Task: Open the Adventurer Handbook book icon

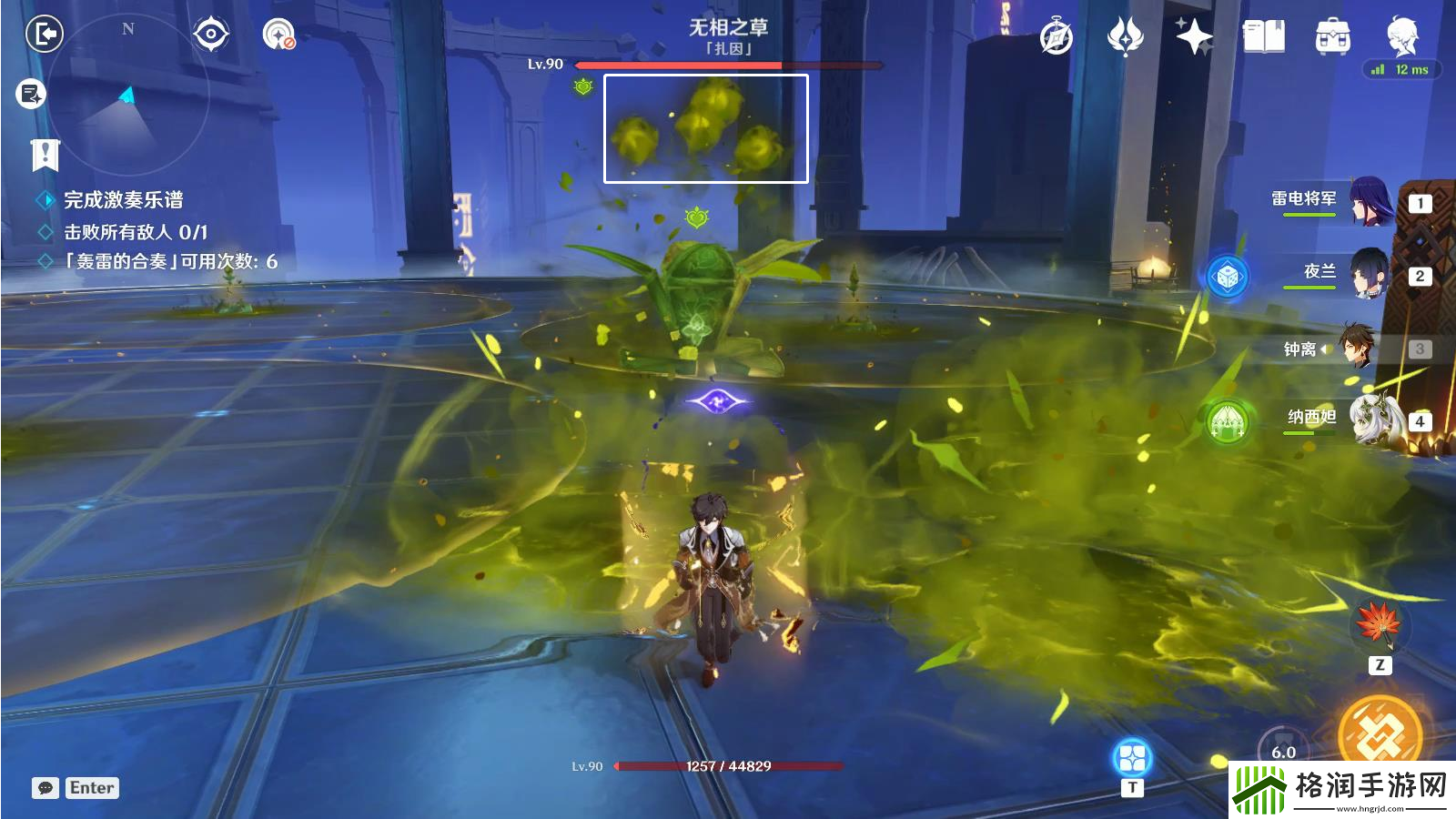Action: [x=1263, y=36]
